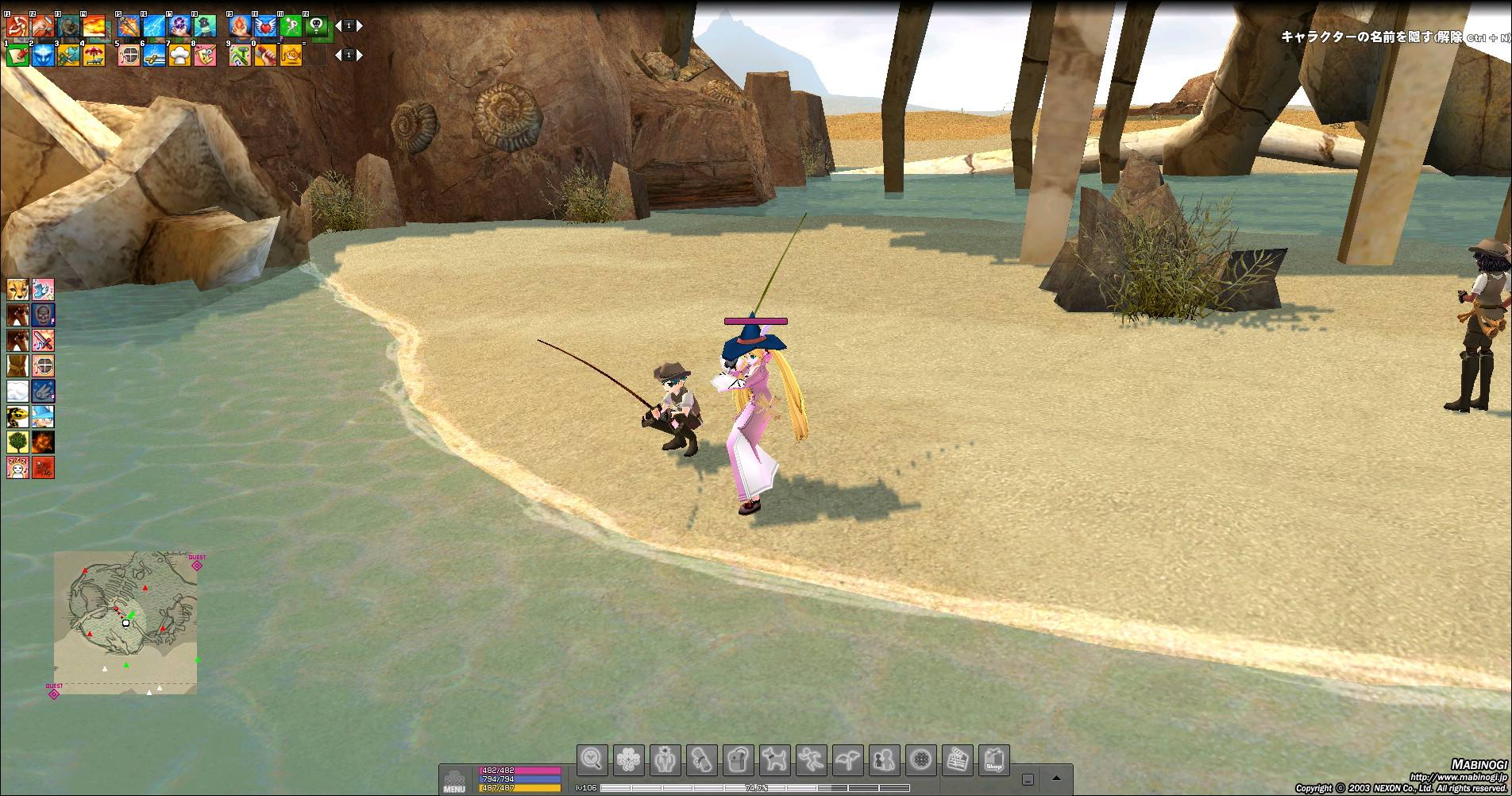This screenshot has width=1512, height=796.
Task: Open the rolled scroll quest icon
Action: 702,760
